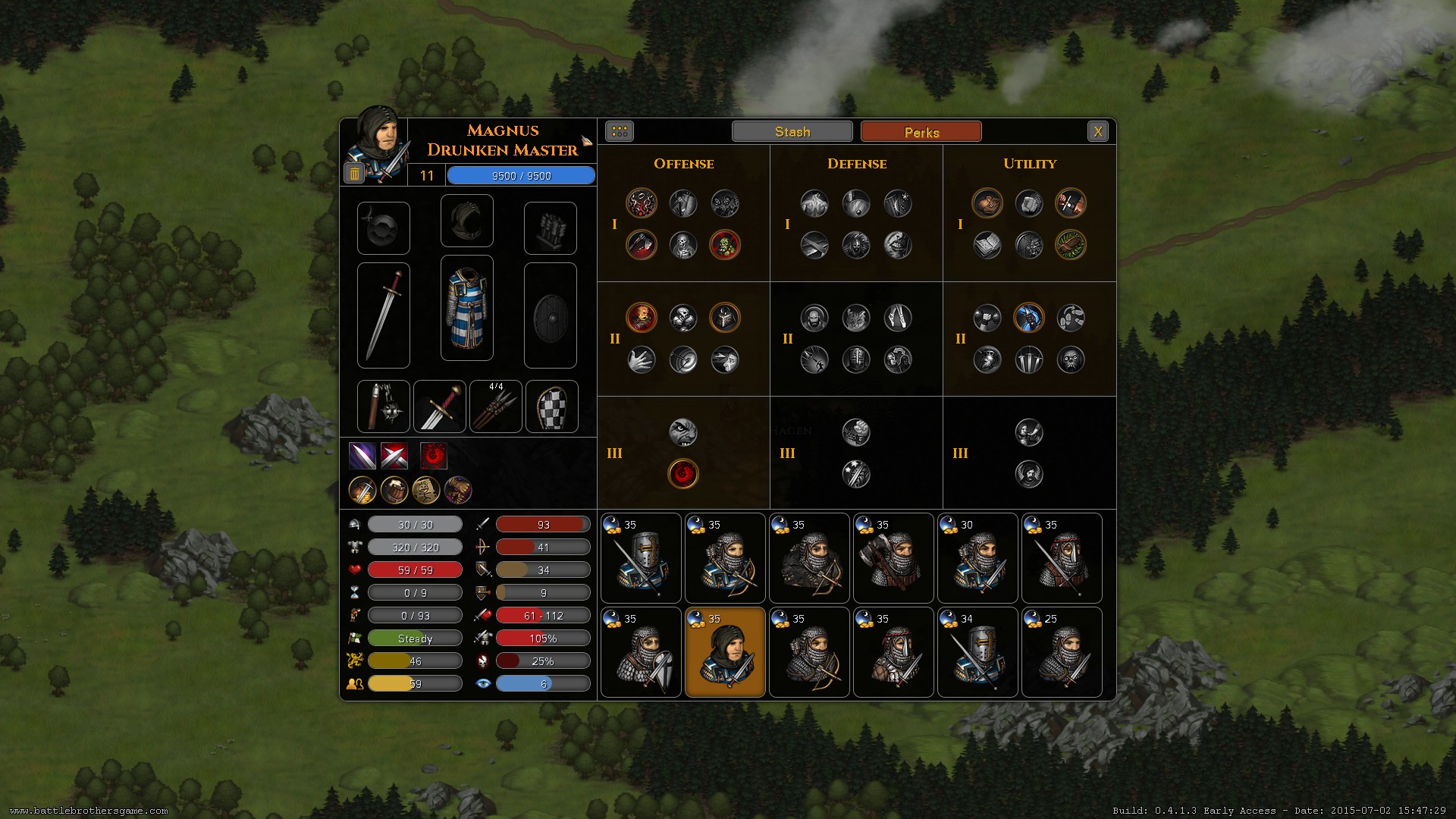Open the Perks tab
The image size is (1456, 819).
point(921,132)
